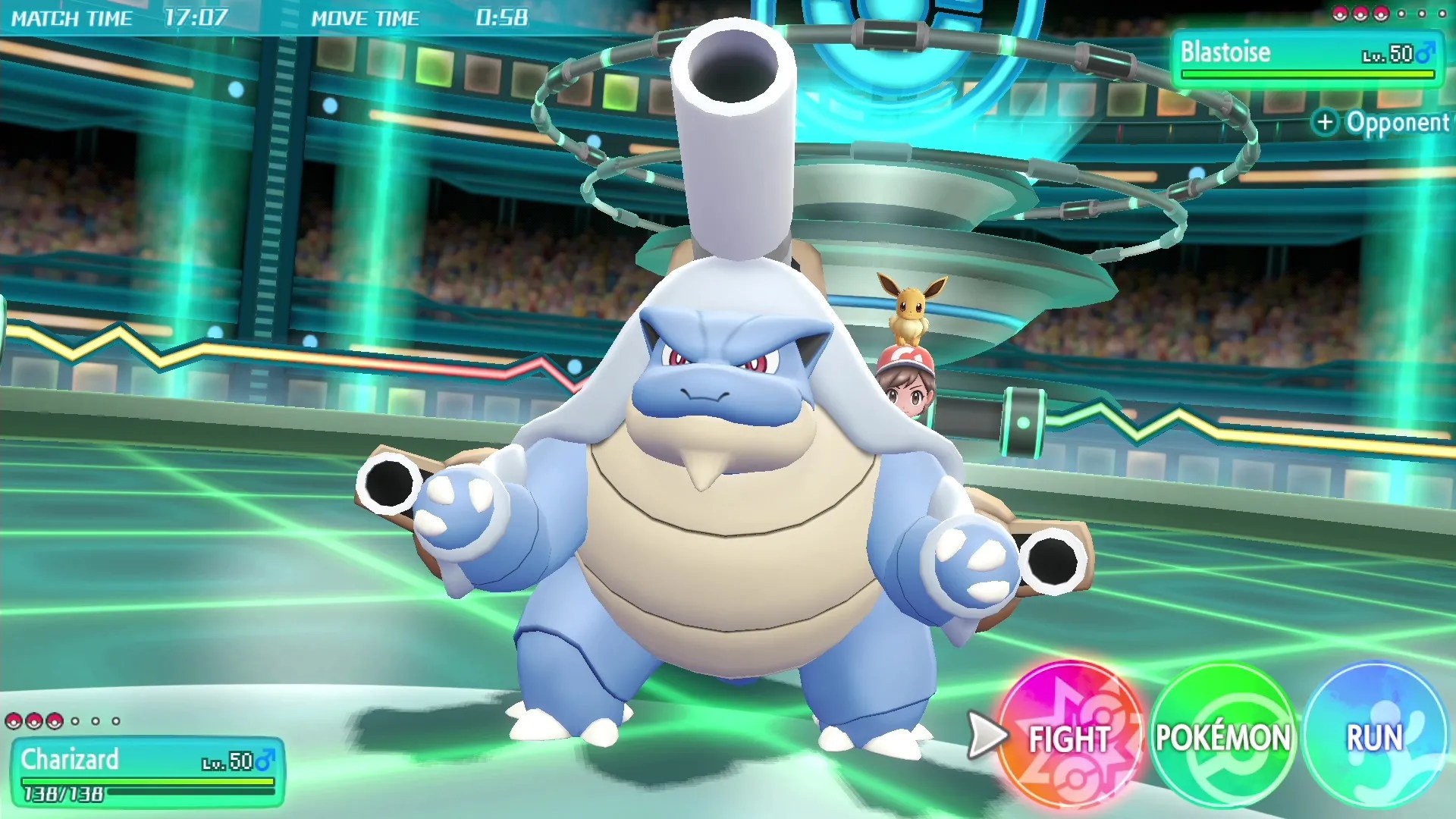Viewport: 1456px width, 819px height.
Task: Select the Charizard name label
Action: 72,758
